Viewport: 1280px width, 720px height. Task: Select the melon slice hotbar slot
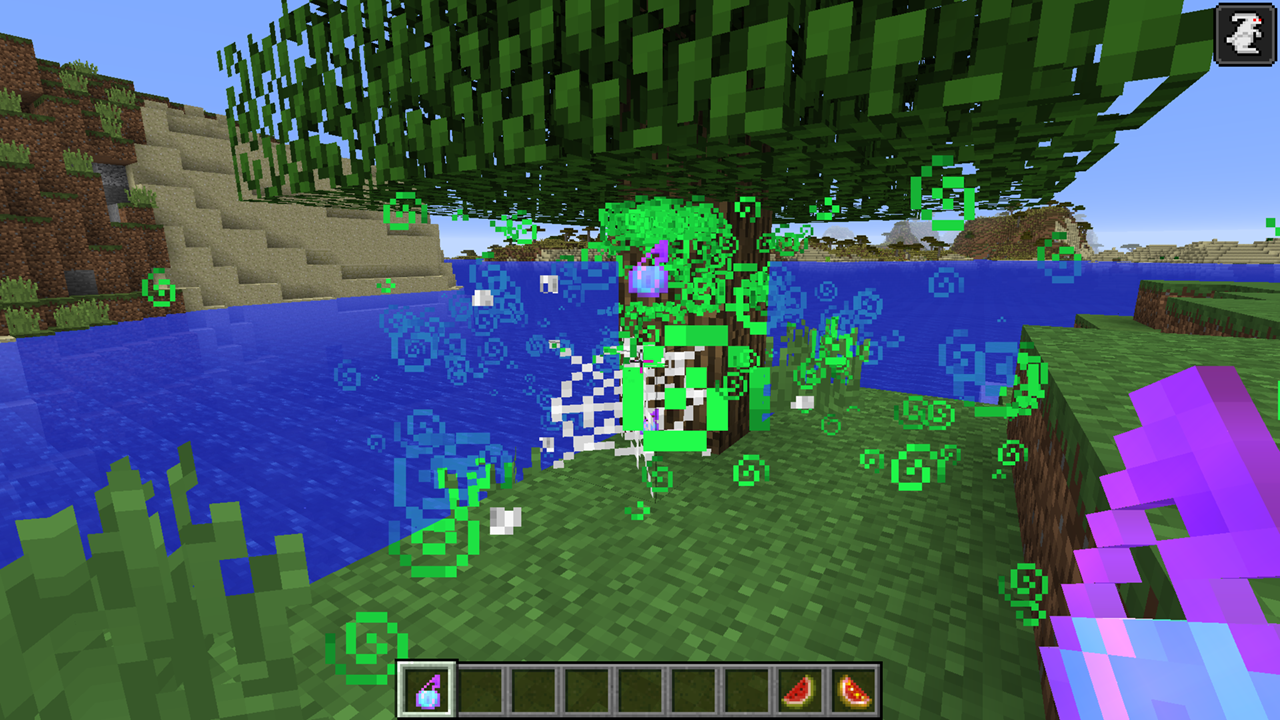[801, 690]
